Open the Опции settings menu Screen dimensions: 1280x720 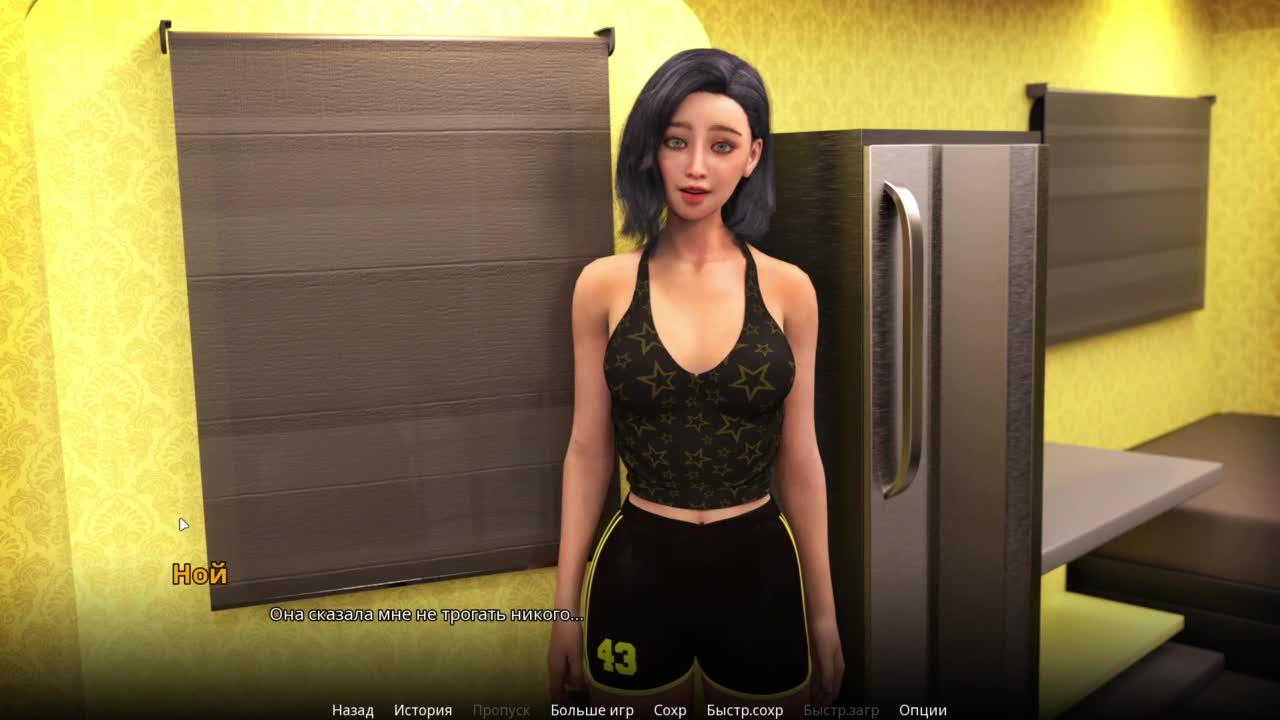(922, 710)
